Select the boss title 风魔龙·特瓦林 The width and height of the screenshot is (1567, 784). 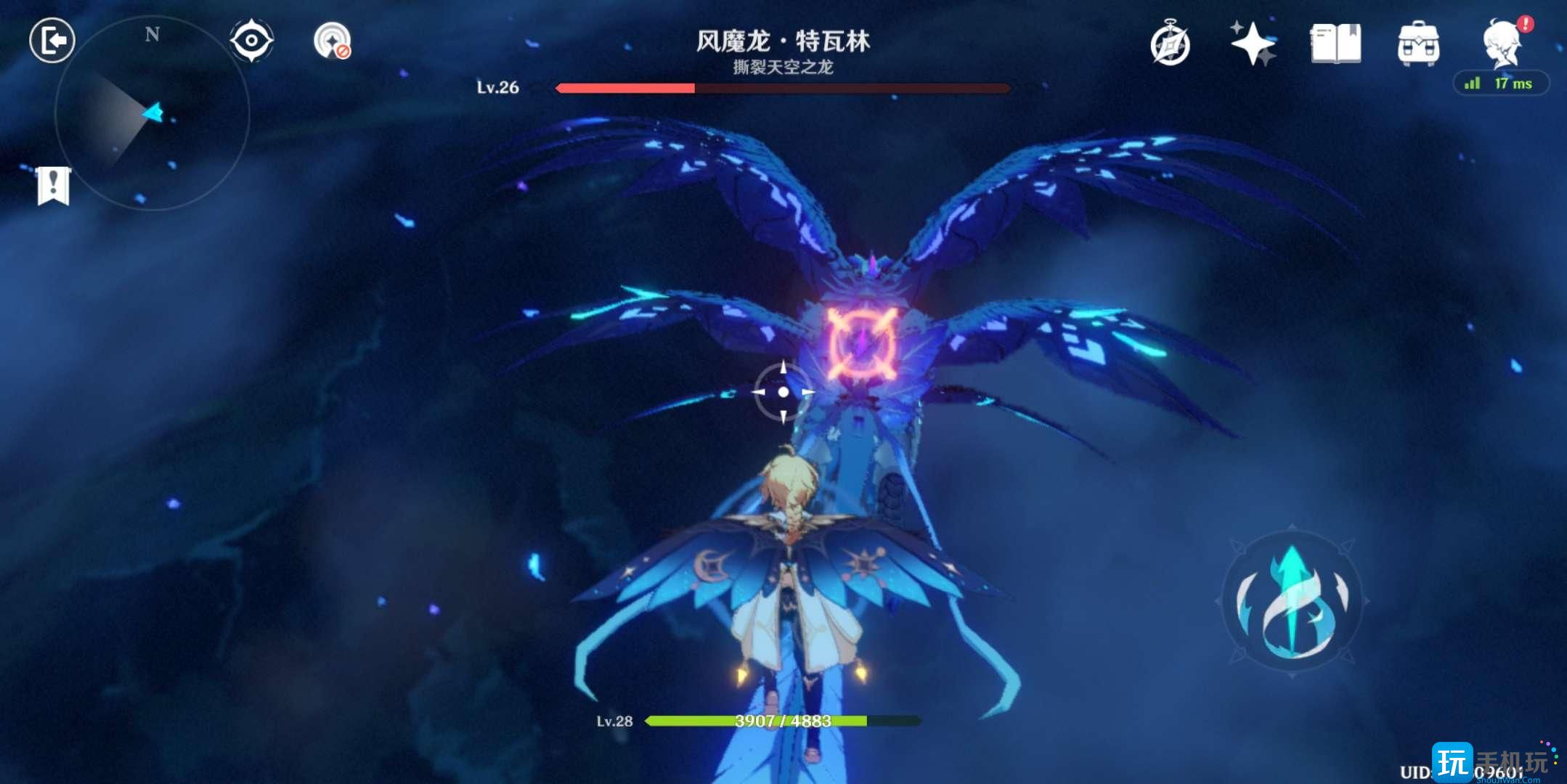pyautogui.click(x=783, y=41)
